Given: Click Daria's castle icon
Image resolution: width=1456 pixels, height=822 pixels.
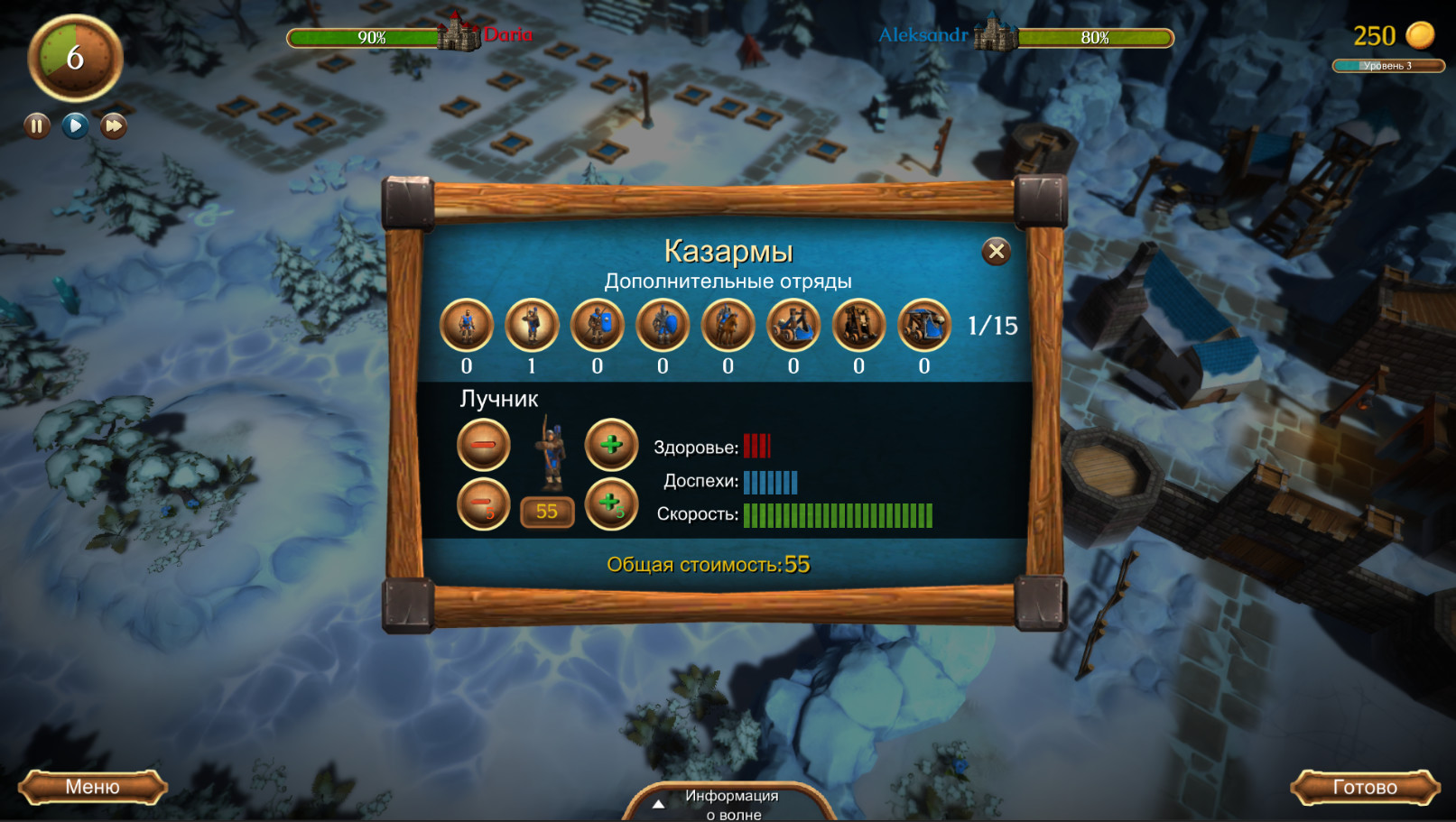Looking at the screenshot, I should point(459,34).
